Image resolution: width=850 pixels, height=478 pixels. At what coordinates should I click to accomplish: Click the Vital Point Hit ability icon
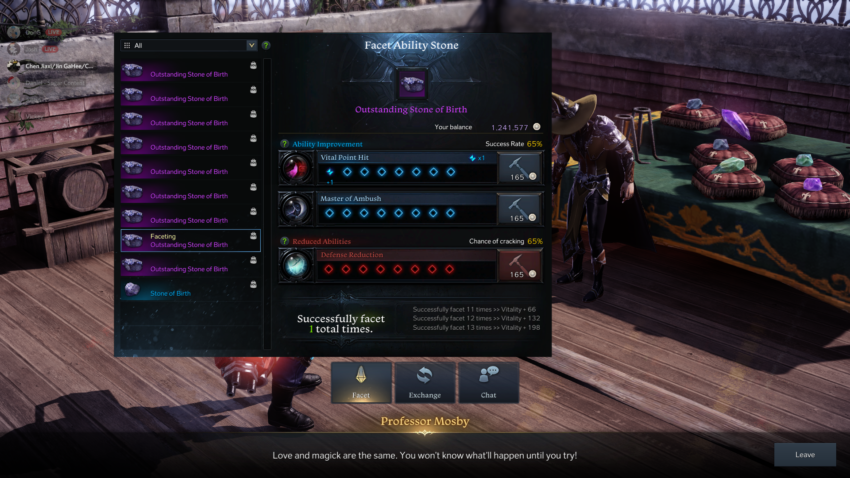pos(297,167)
